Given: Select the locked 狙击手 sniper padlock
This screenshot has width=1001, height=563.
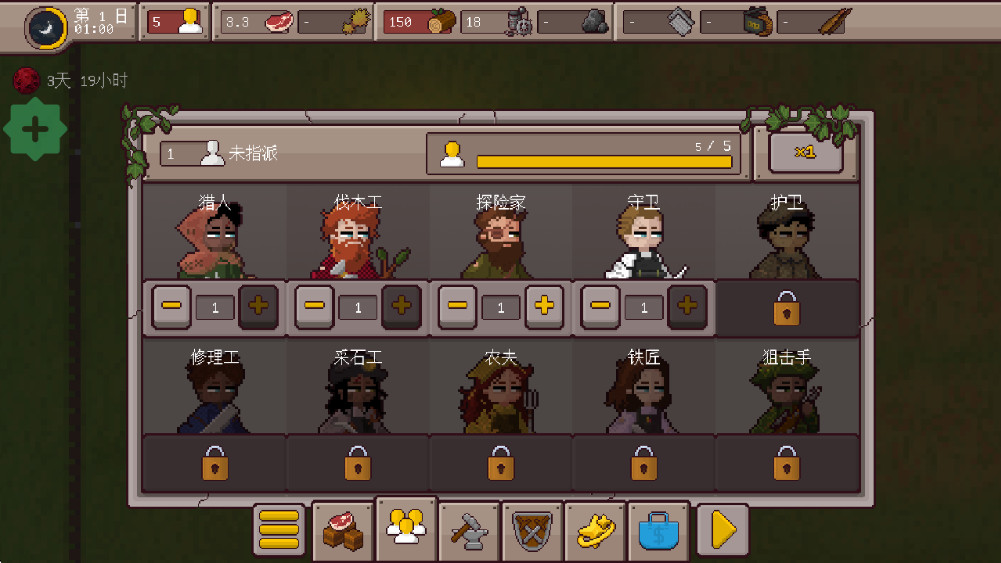Looking at the screenshot, I should pos(787,464).
